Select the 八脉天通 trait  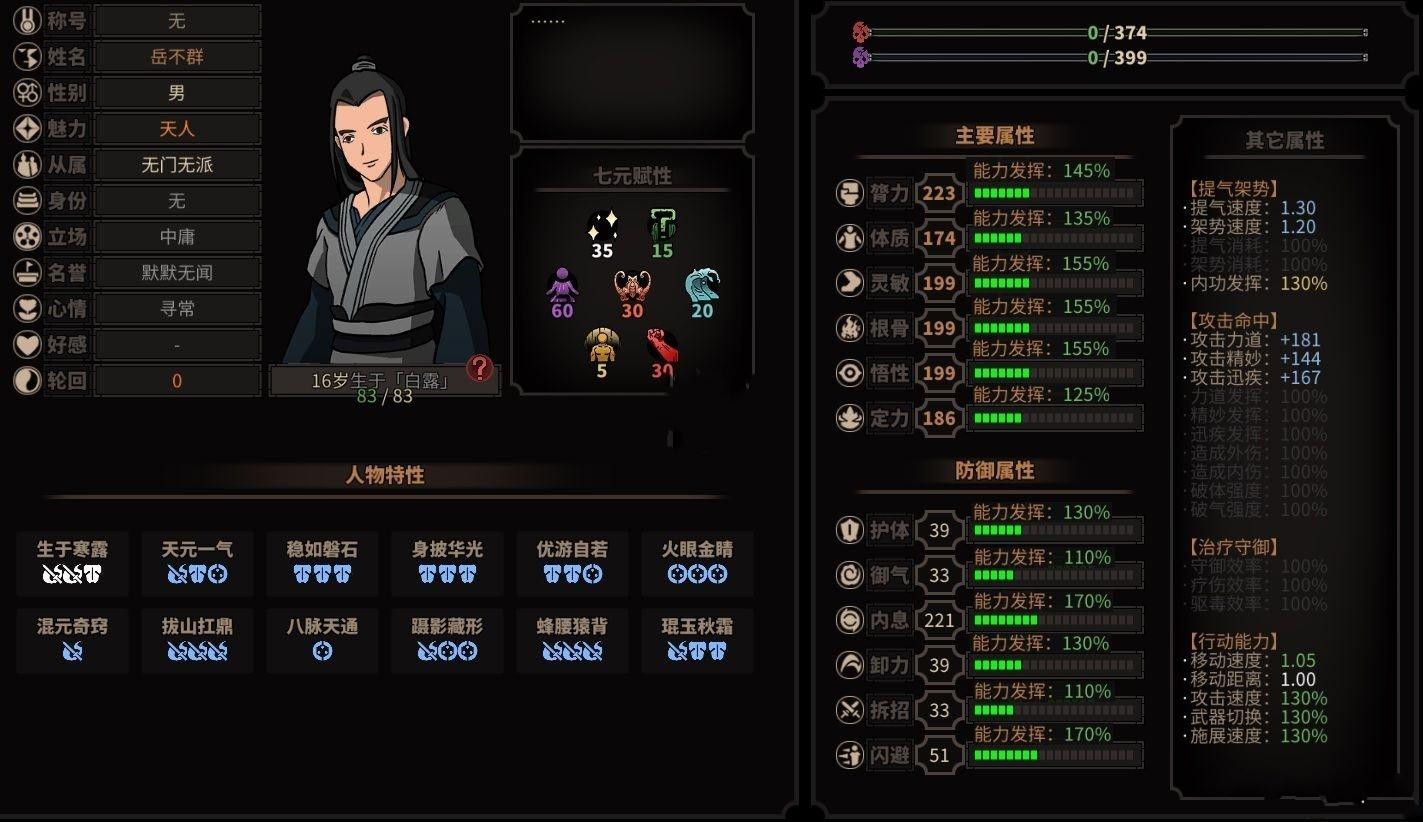(322, 639)
